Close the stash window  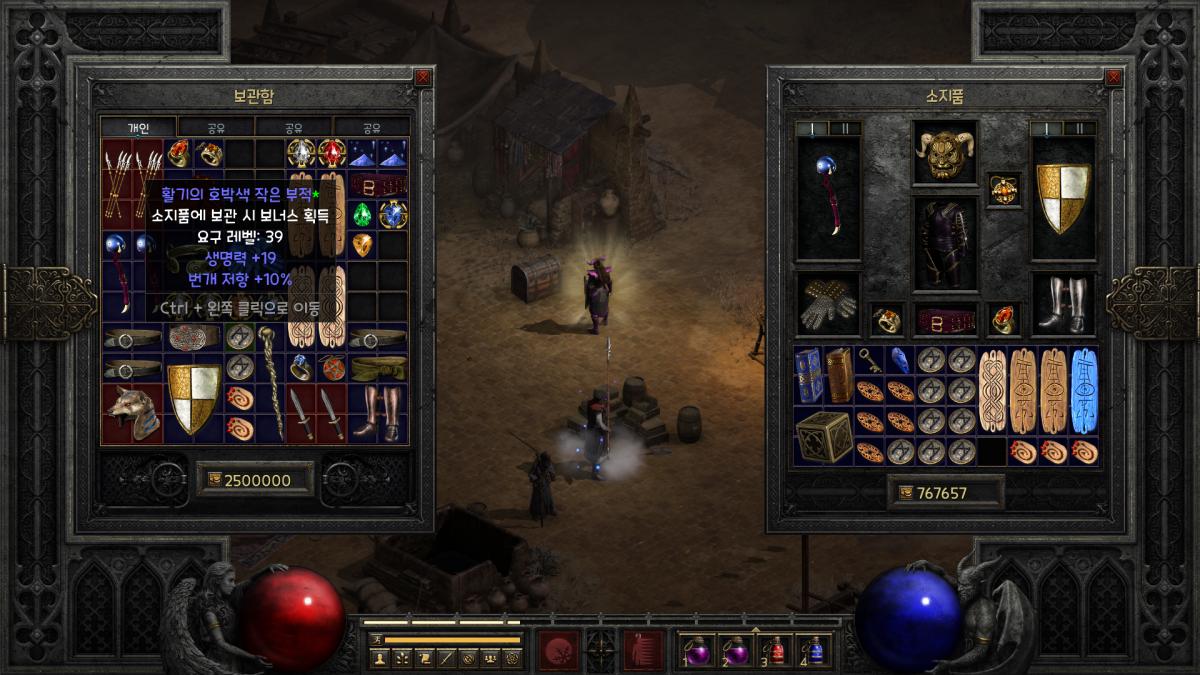(423, 77)
